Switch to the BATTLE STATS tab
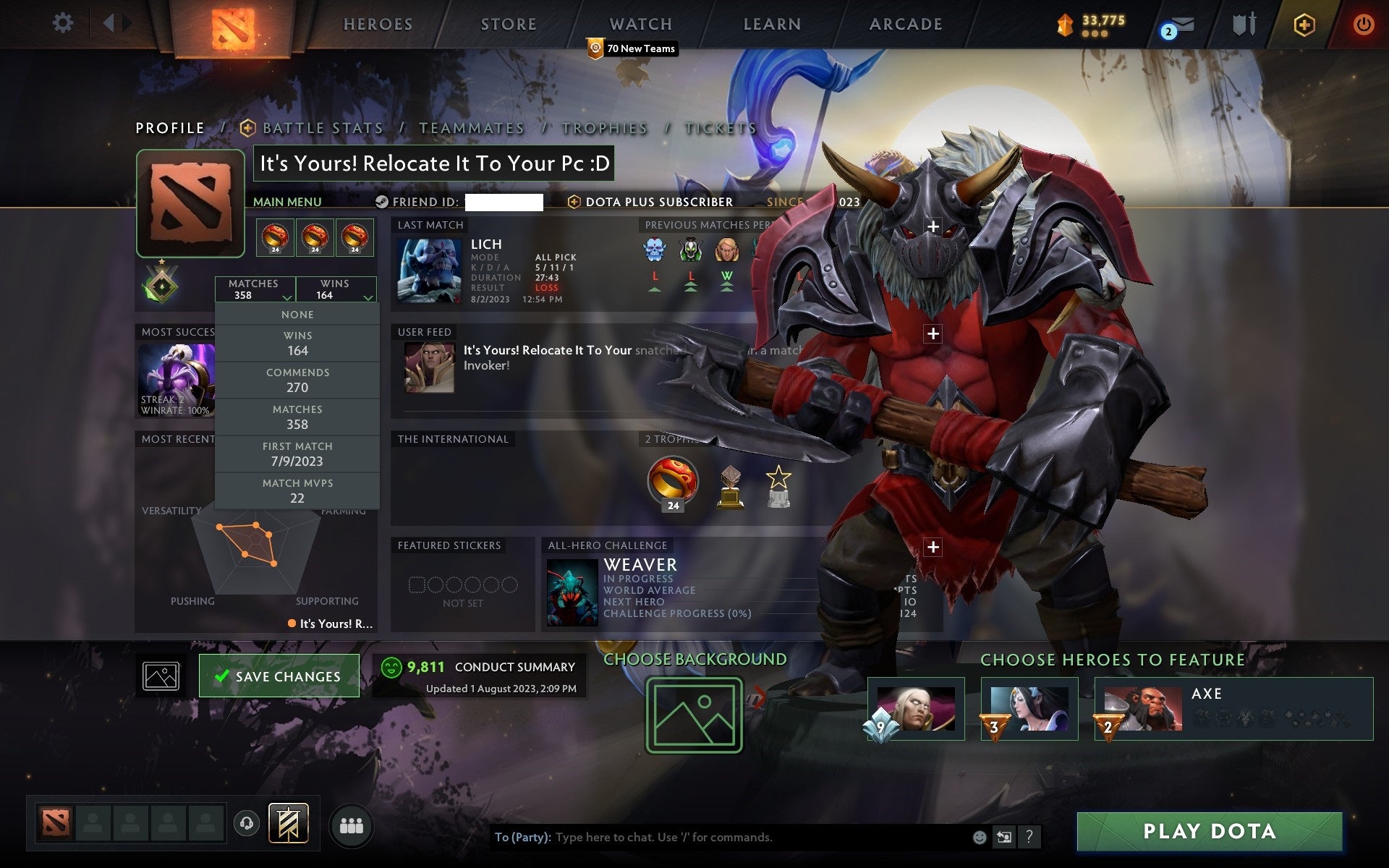Screen dimensions: 1389x868 (x=323, y=127)
